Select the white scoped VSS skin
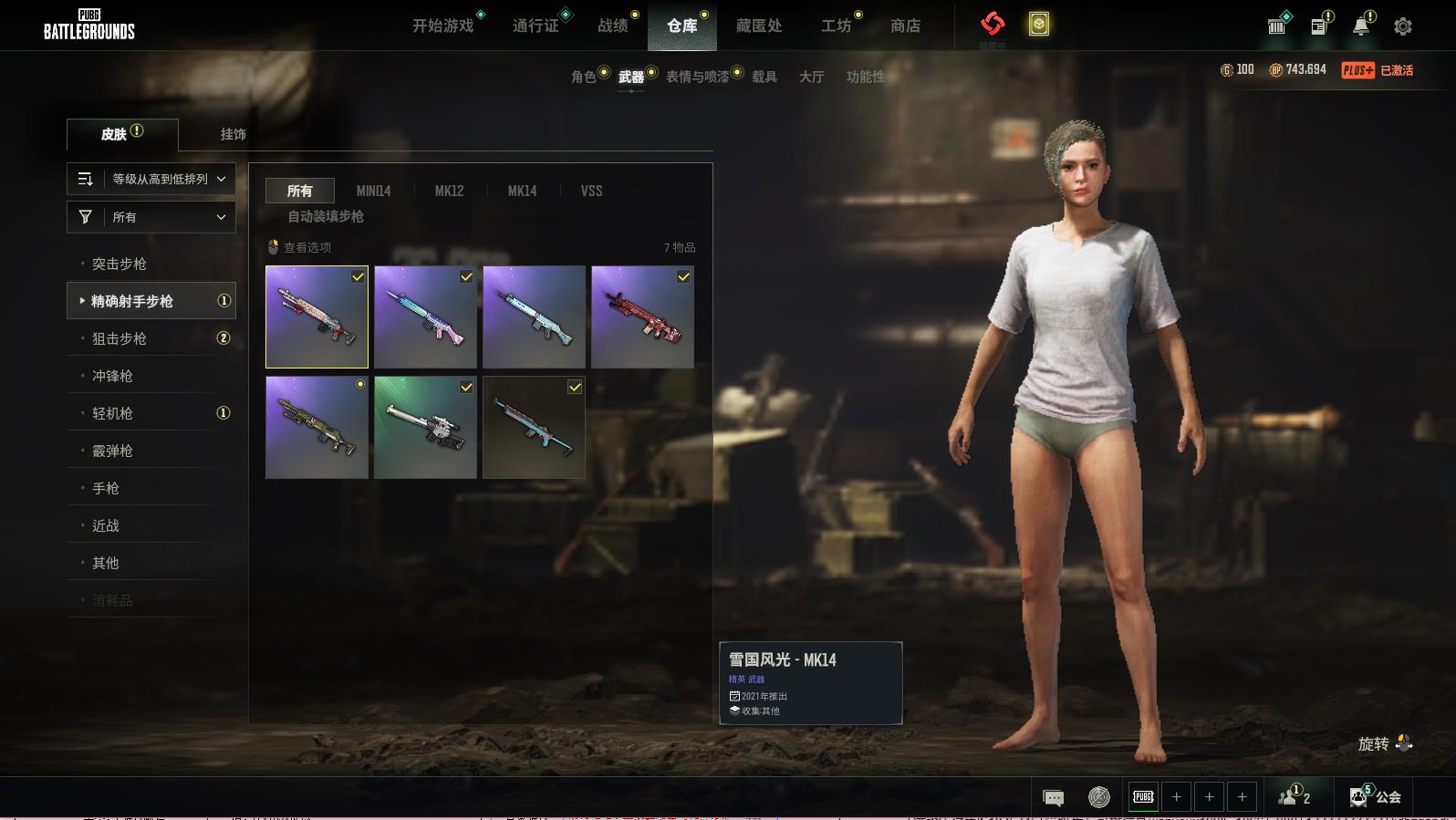The height and width of the screenshot is (820, 1456). point(425,427)
